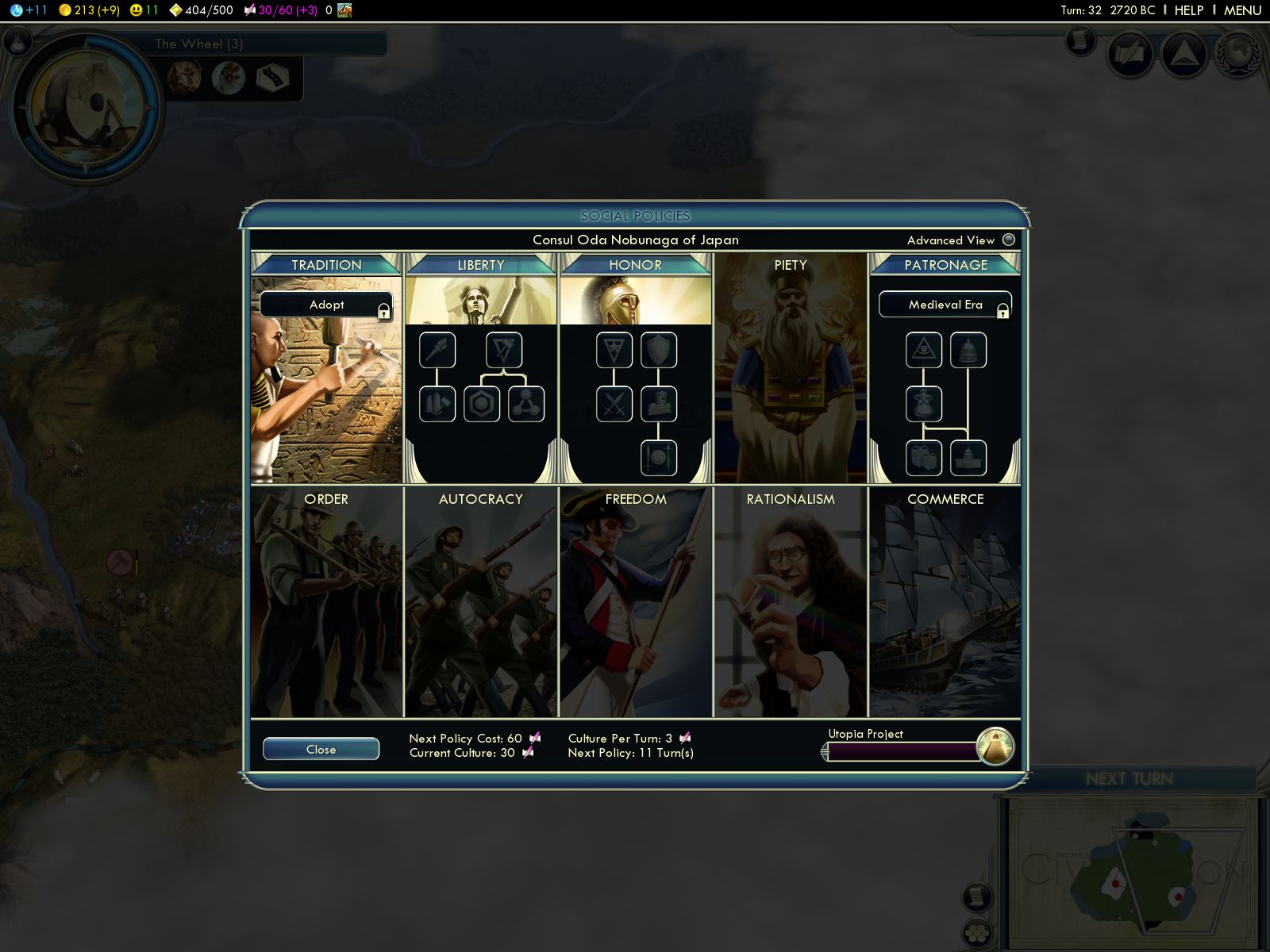Viewport: 1270px width, 952px height.
Task: Click the Utopia Project pyramid icon
Action: click(x=995, y=747)
